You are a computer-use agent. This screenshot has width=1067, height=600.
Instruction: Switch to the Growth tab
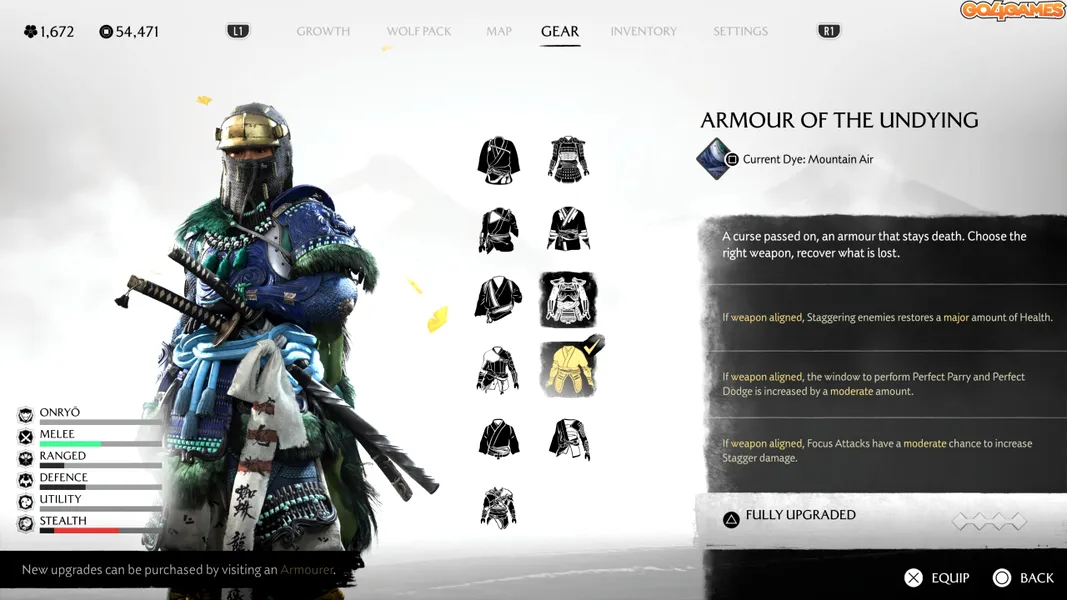pos(323,31)
